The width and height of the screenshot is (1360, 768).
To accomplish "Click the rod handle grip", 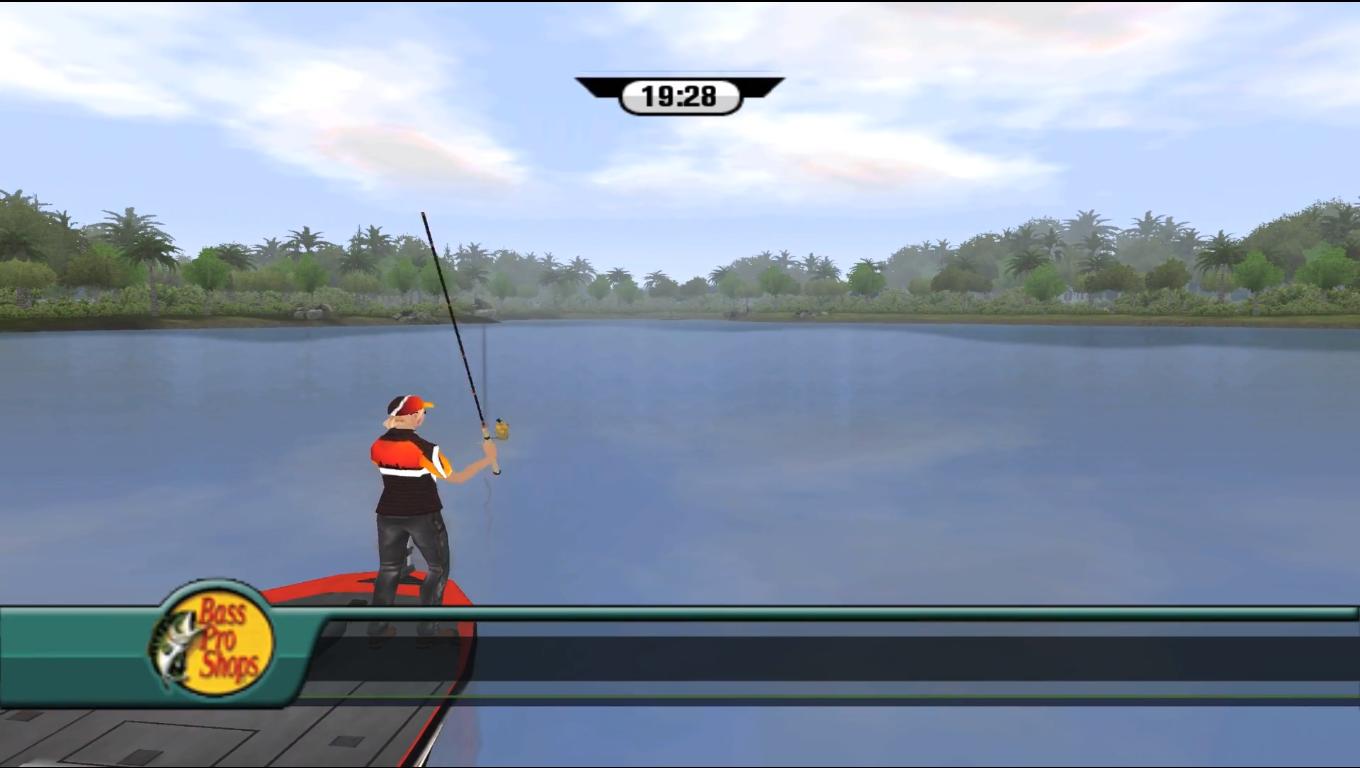I will [x=495, y=460].
